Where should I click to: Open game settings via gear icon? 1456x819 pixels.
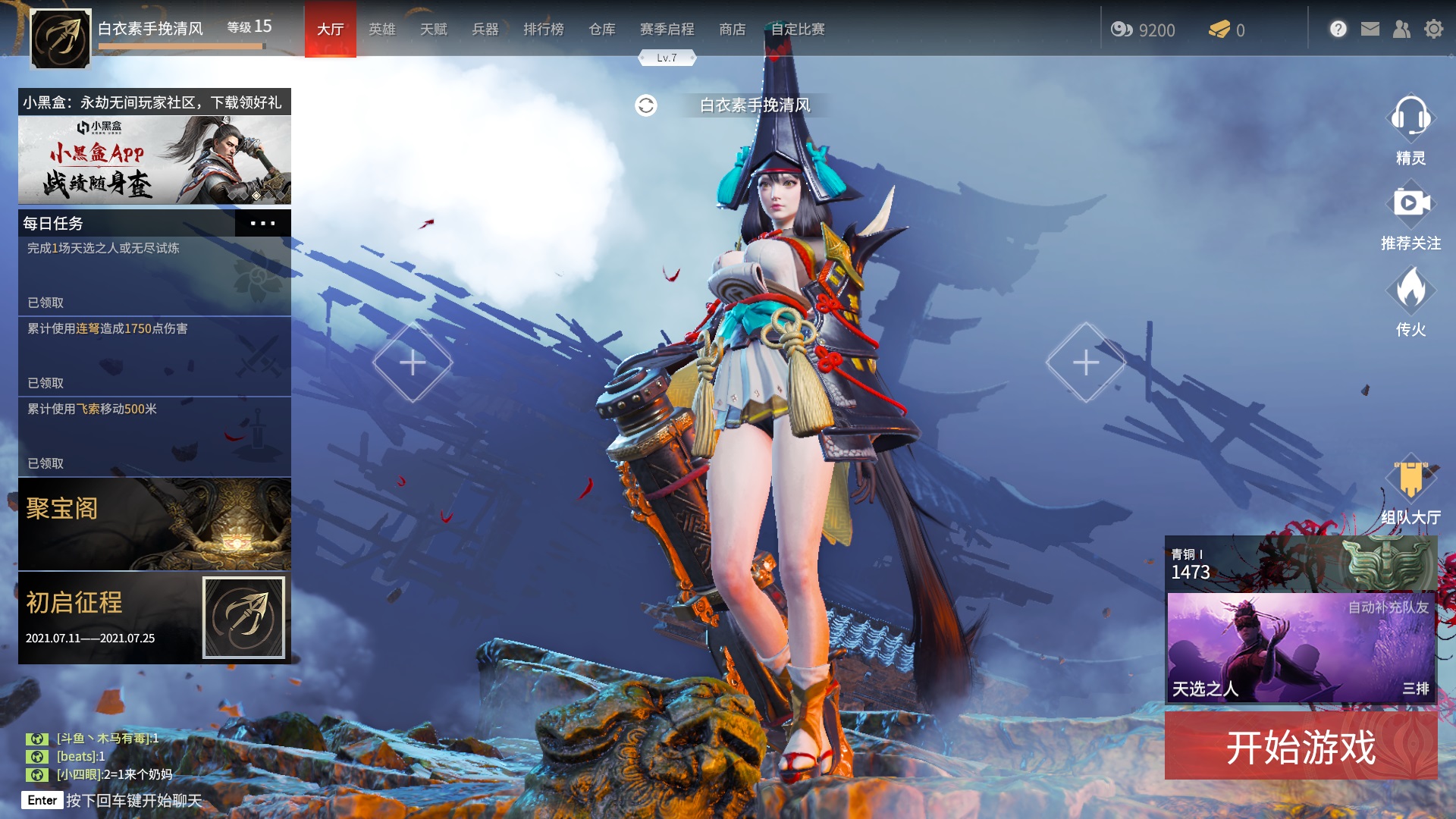[x=1432, y=28]
